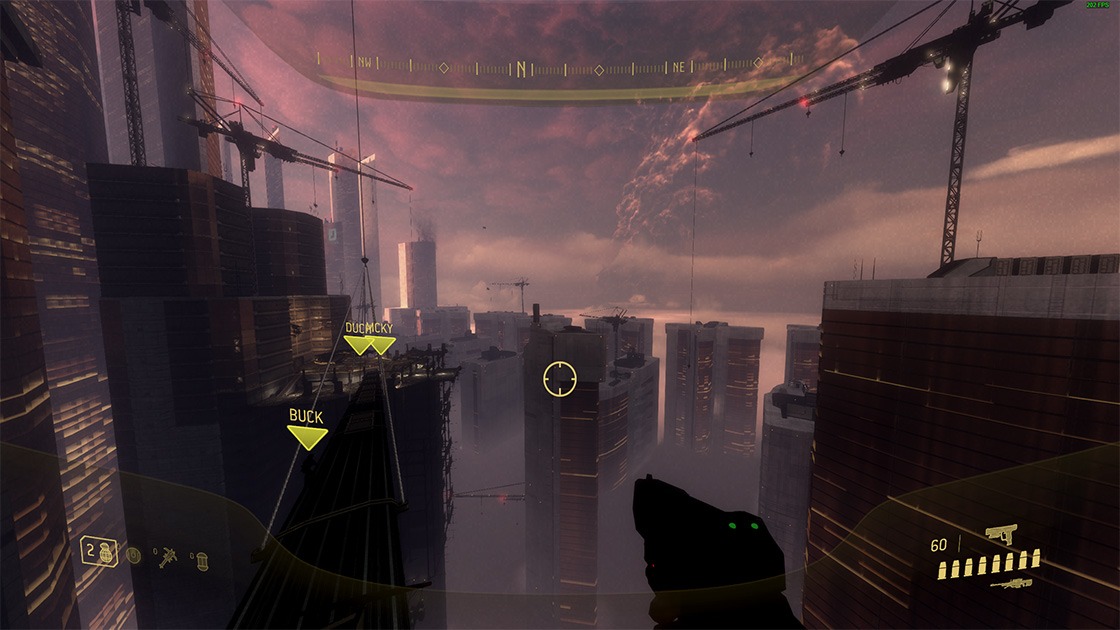The image size is (1120, 630).
Task: Select the frag grenade icon
Action: point(104,553)
